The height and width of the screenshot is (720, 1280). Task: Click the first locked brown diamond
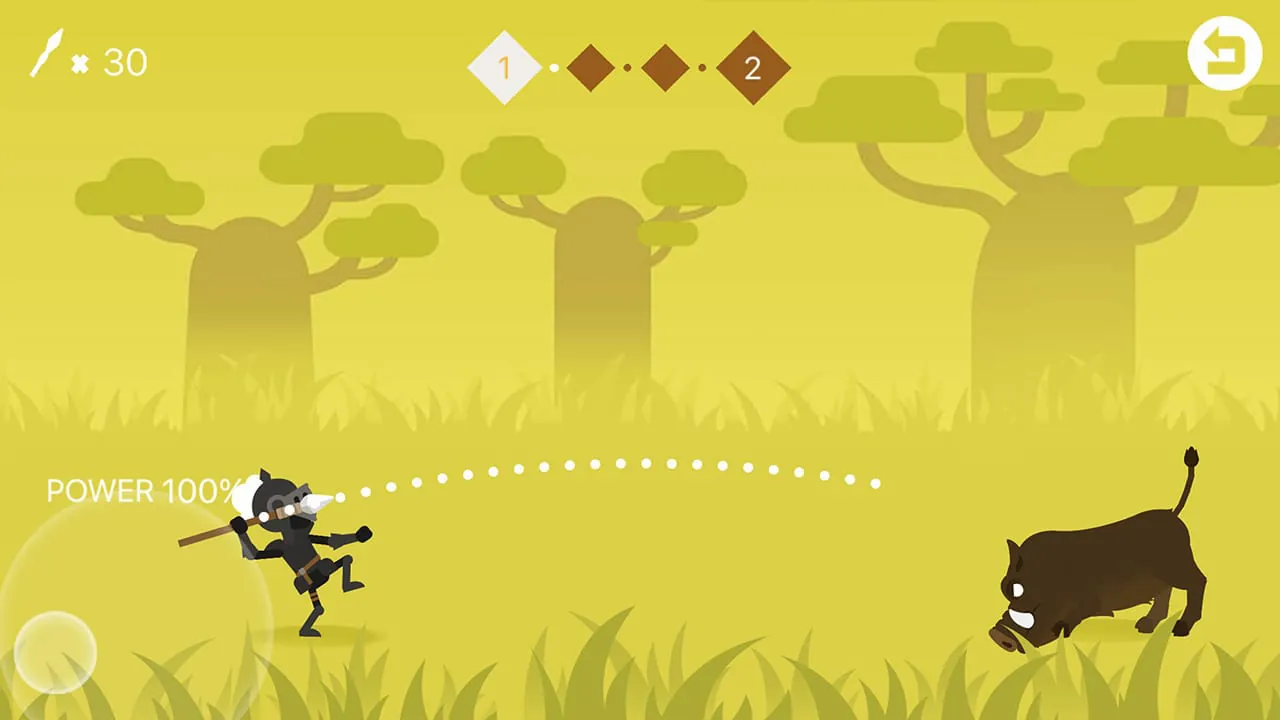[x=589, y=67]
